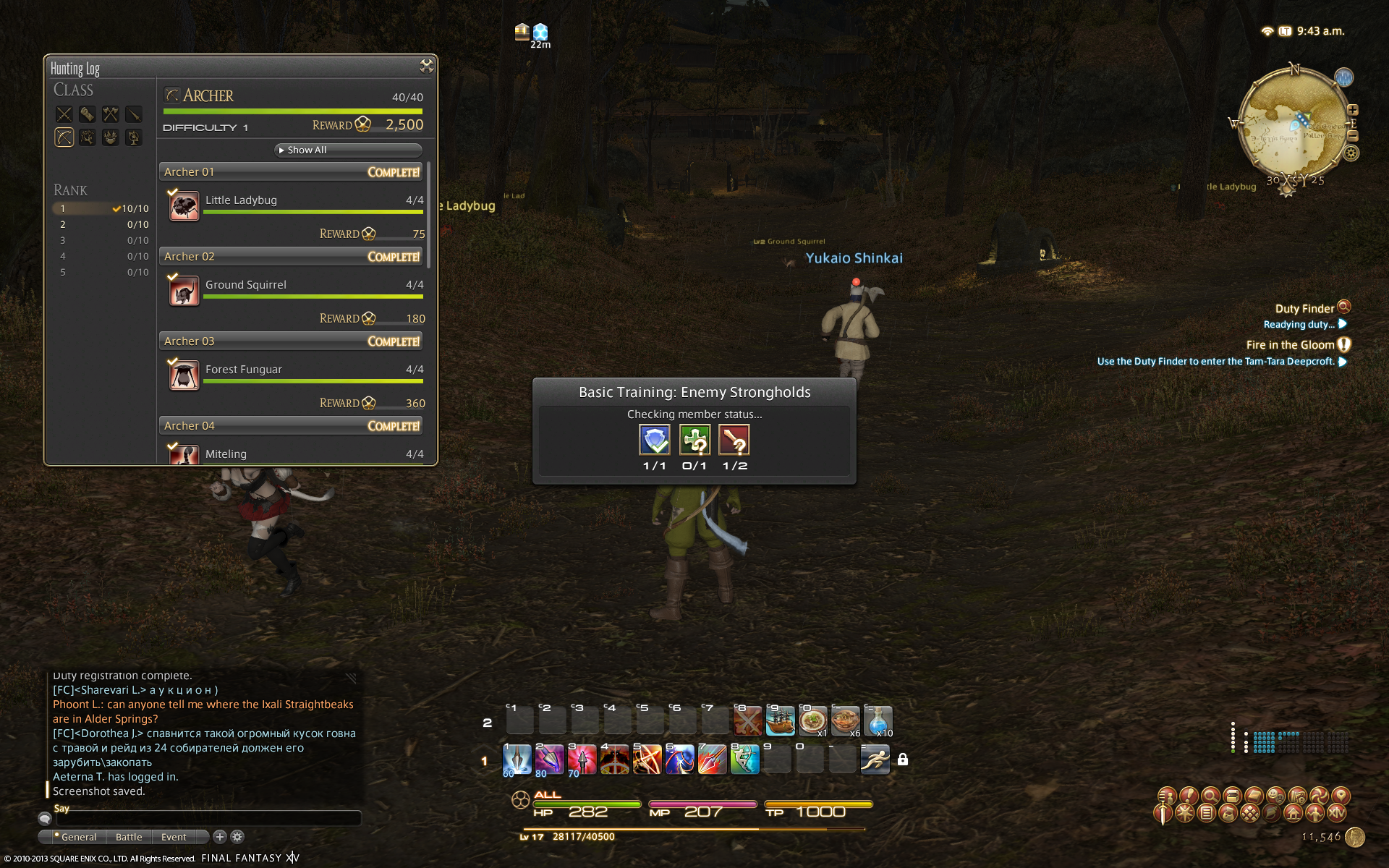Switch to the Battle chat tab
Screen dimensions: 1389x868
[129, 837]
